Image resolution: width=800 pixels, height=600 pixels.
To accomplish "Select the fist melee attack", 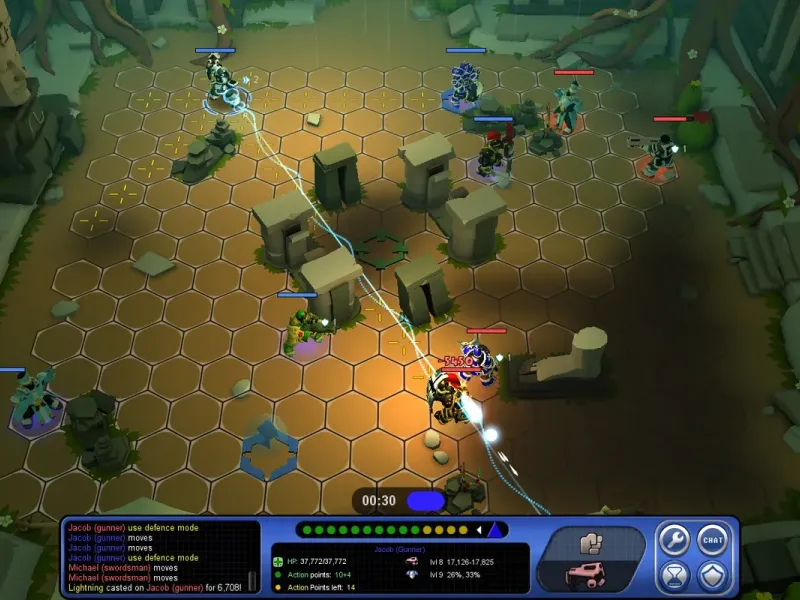I will pos(590,543).
